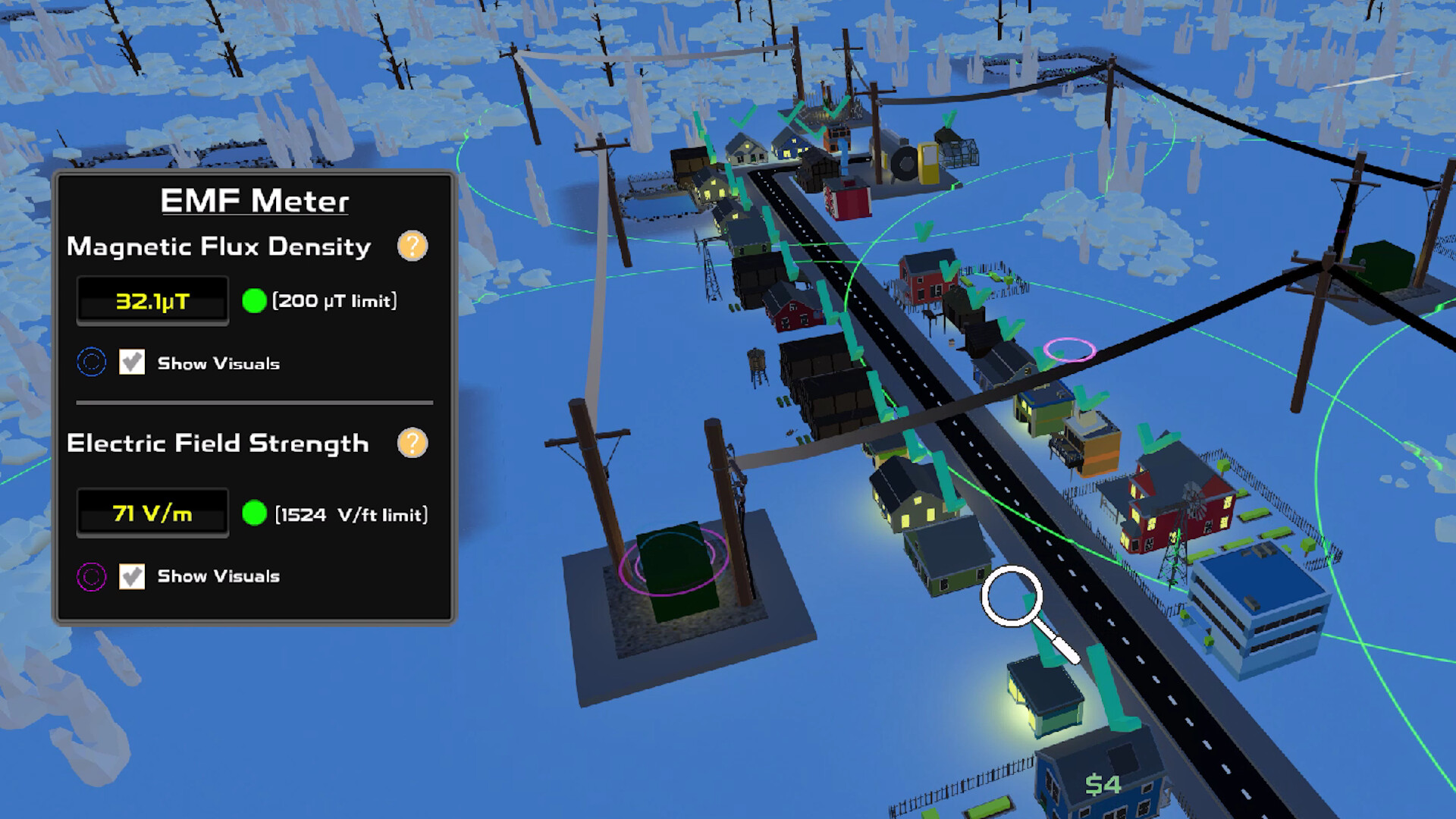Open the Magnetic Flux Density help icon
Screen dimensions: 1456x819
pyautogui.click(x=412, y=246)
